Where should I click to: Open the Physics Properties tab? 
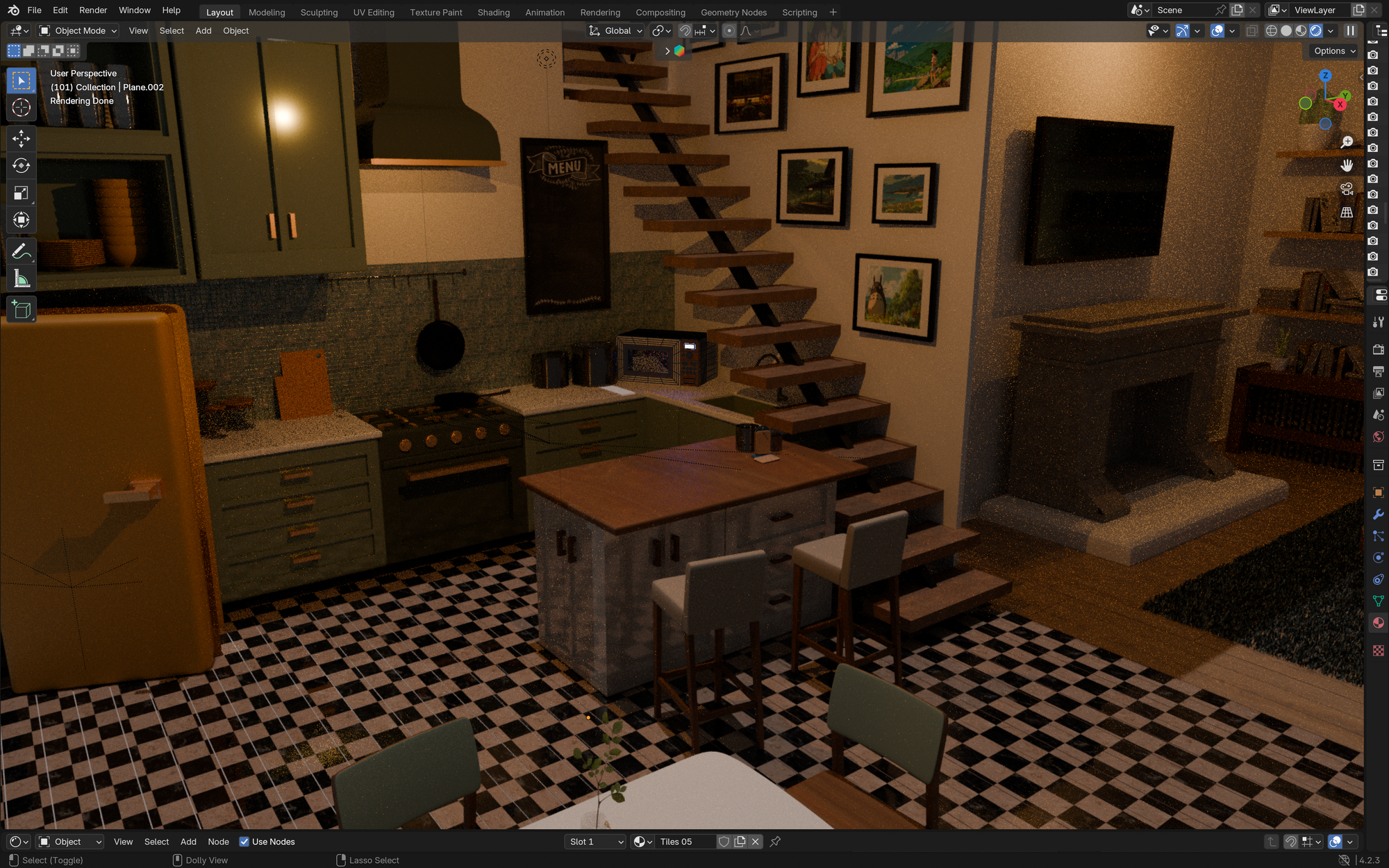point(1378,558)
